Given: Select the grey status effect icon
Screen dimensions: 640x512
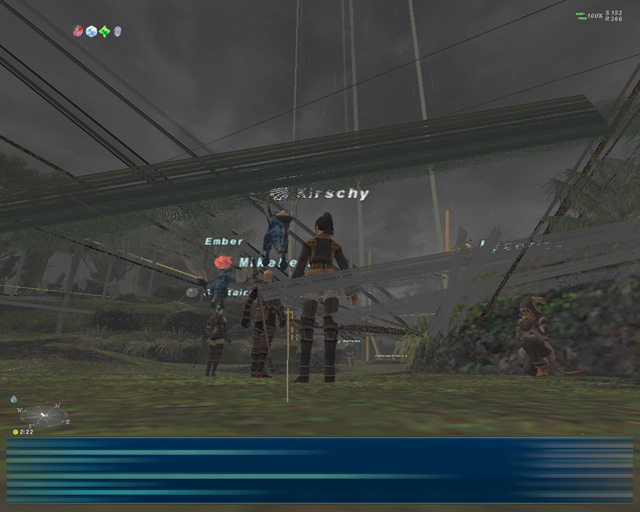Looking at the screenshot, I should [117, 31].
